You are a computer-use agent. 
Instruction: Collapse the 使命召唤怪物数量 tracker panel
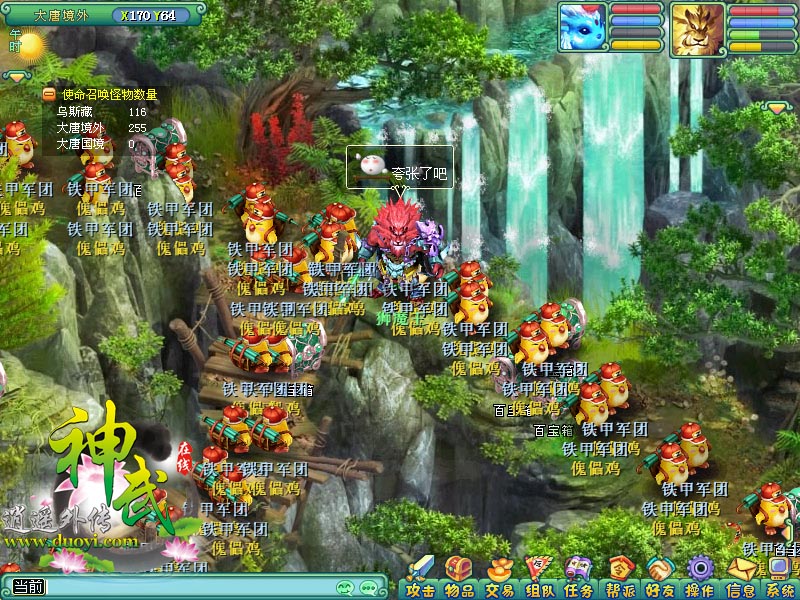point(48,94)
